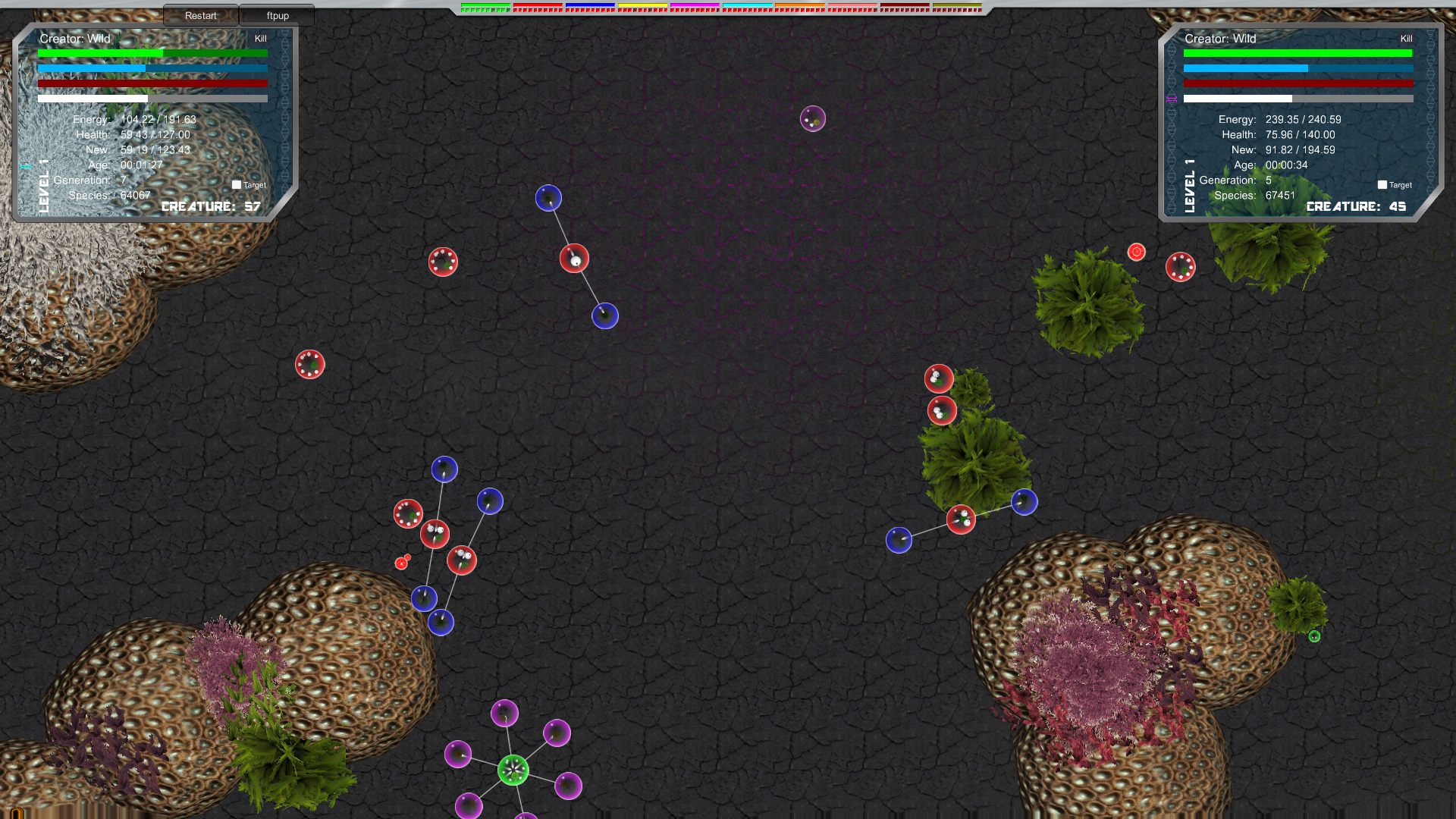Click the red target reticle near top right
The height and width of the screenshot is (819, 1456).
pos(1136,253)
